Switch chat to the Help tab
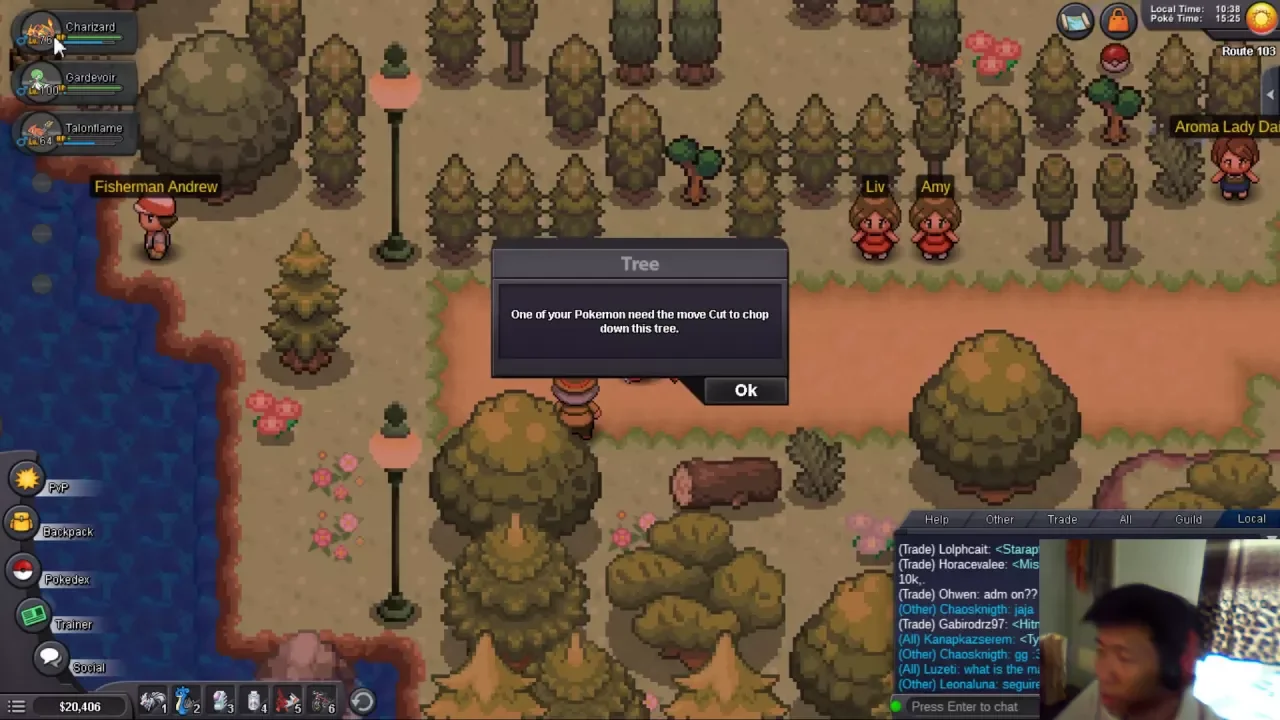 (x=936, y=519)
